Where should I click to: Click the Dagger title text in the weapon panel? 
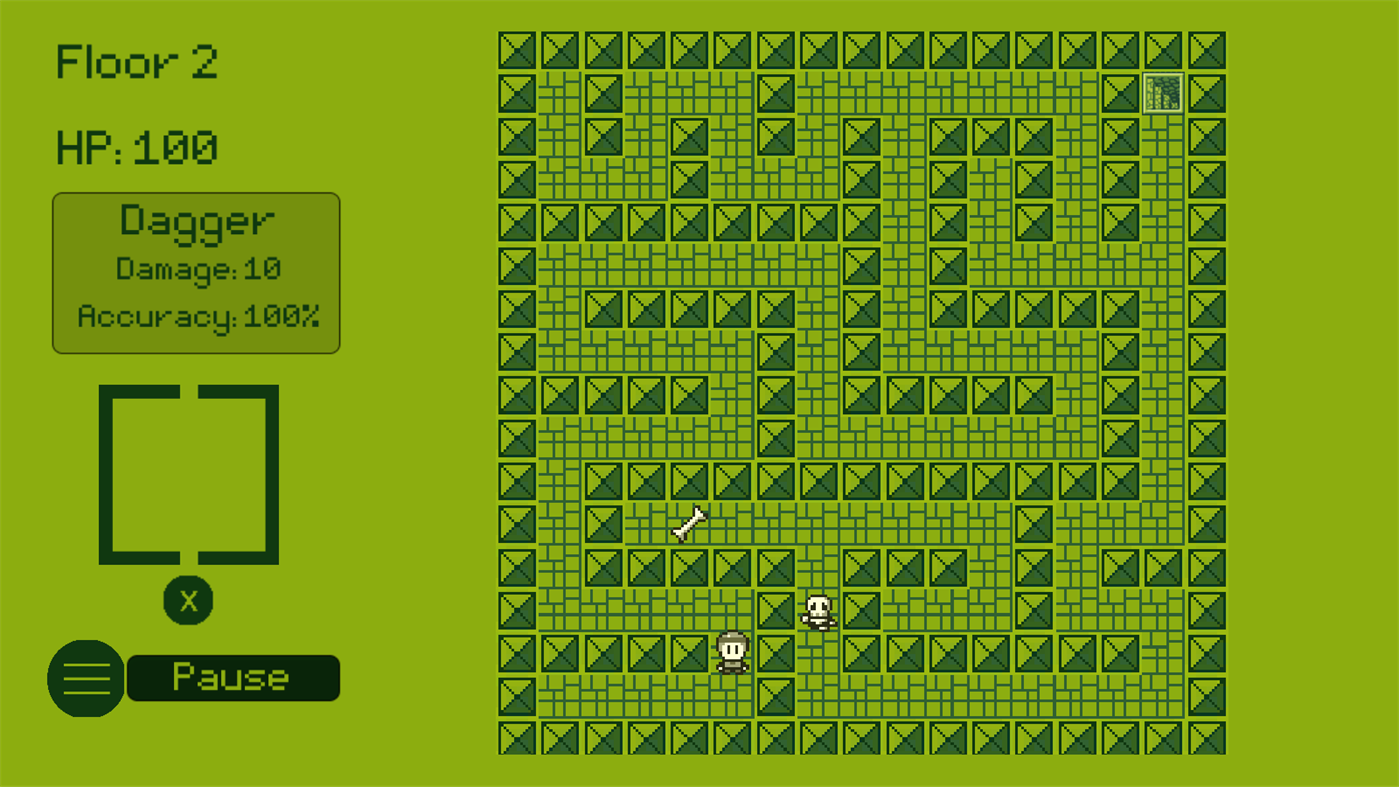coord(196,221)
